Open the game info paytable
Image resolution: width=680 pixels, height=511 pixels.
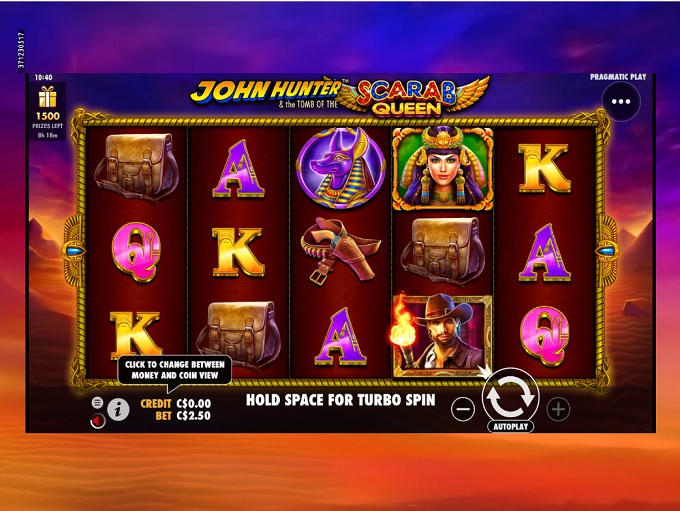(118, 409)
